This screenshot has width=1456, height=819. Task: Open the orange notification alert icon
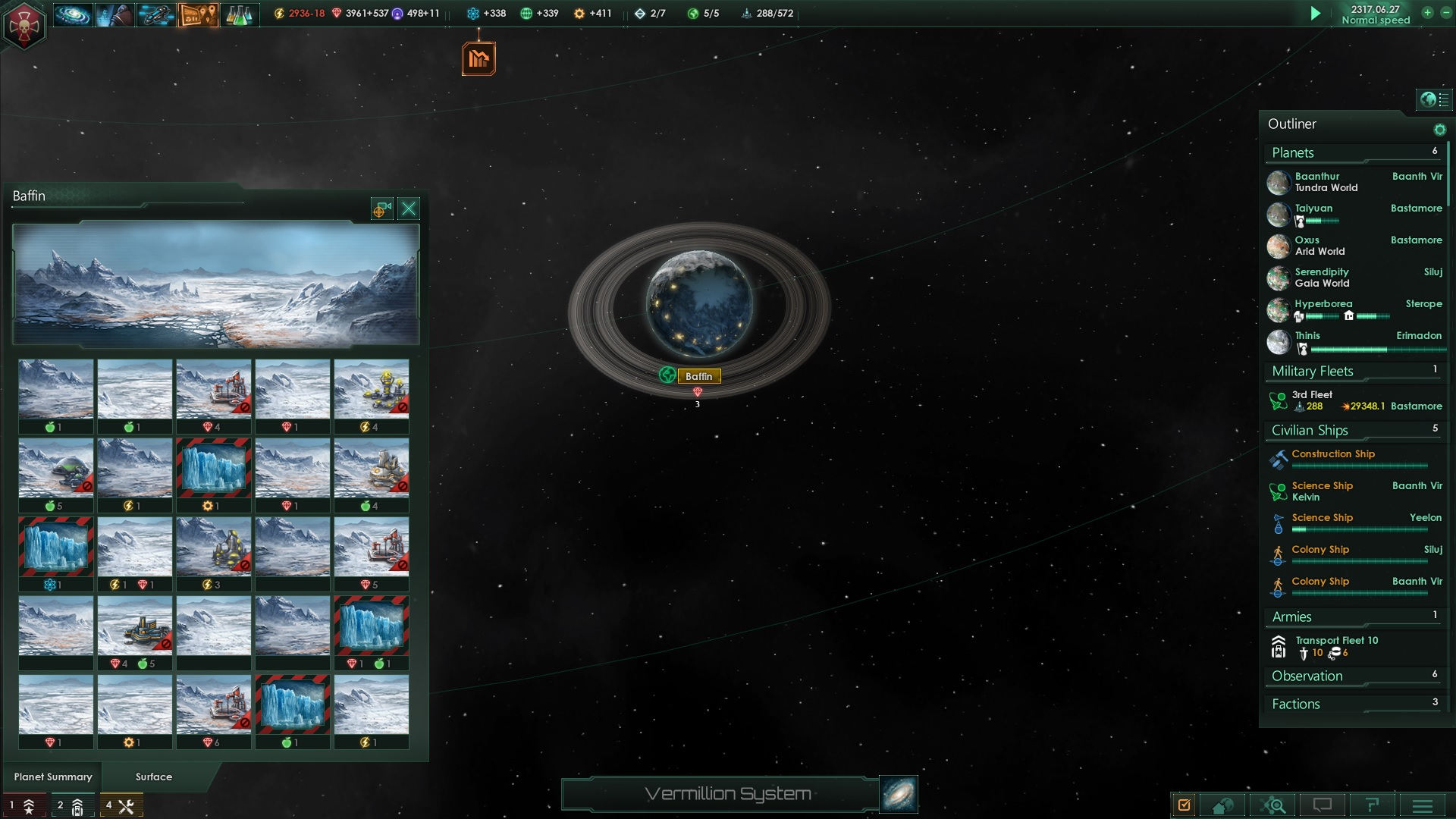[479, 58]
